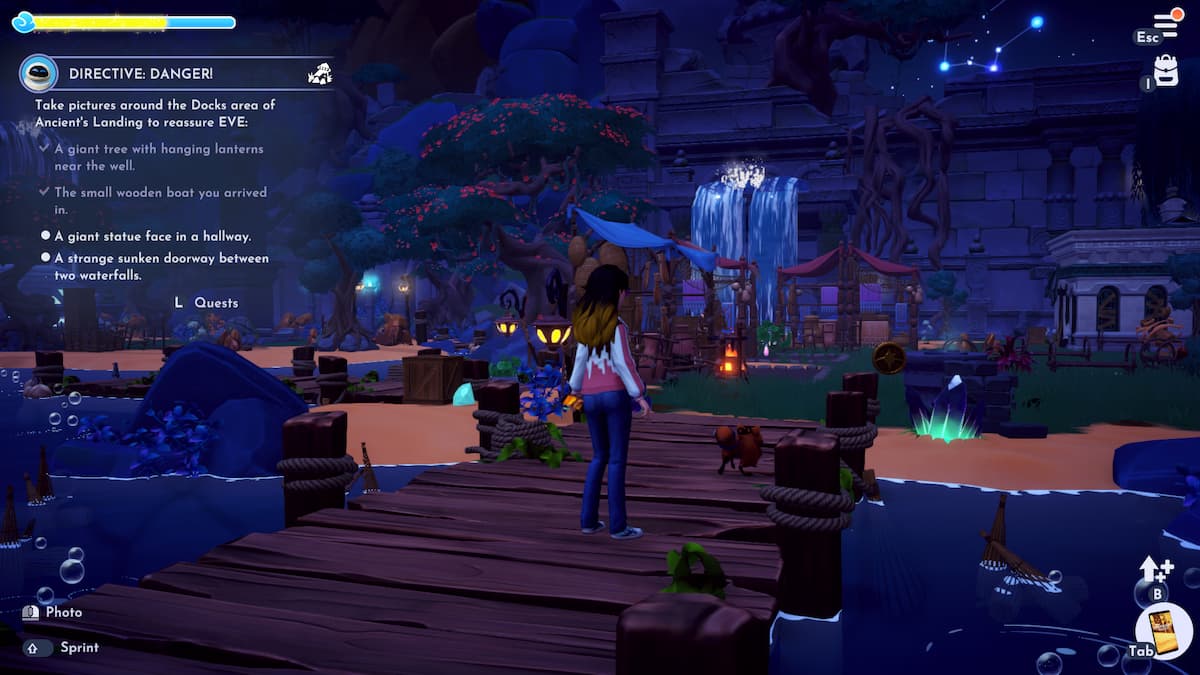Select the sunken doorway objective
Image resolution: width=1200 pixels, height=675 pixels.
tap(160, 266)
